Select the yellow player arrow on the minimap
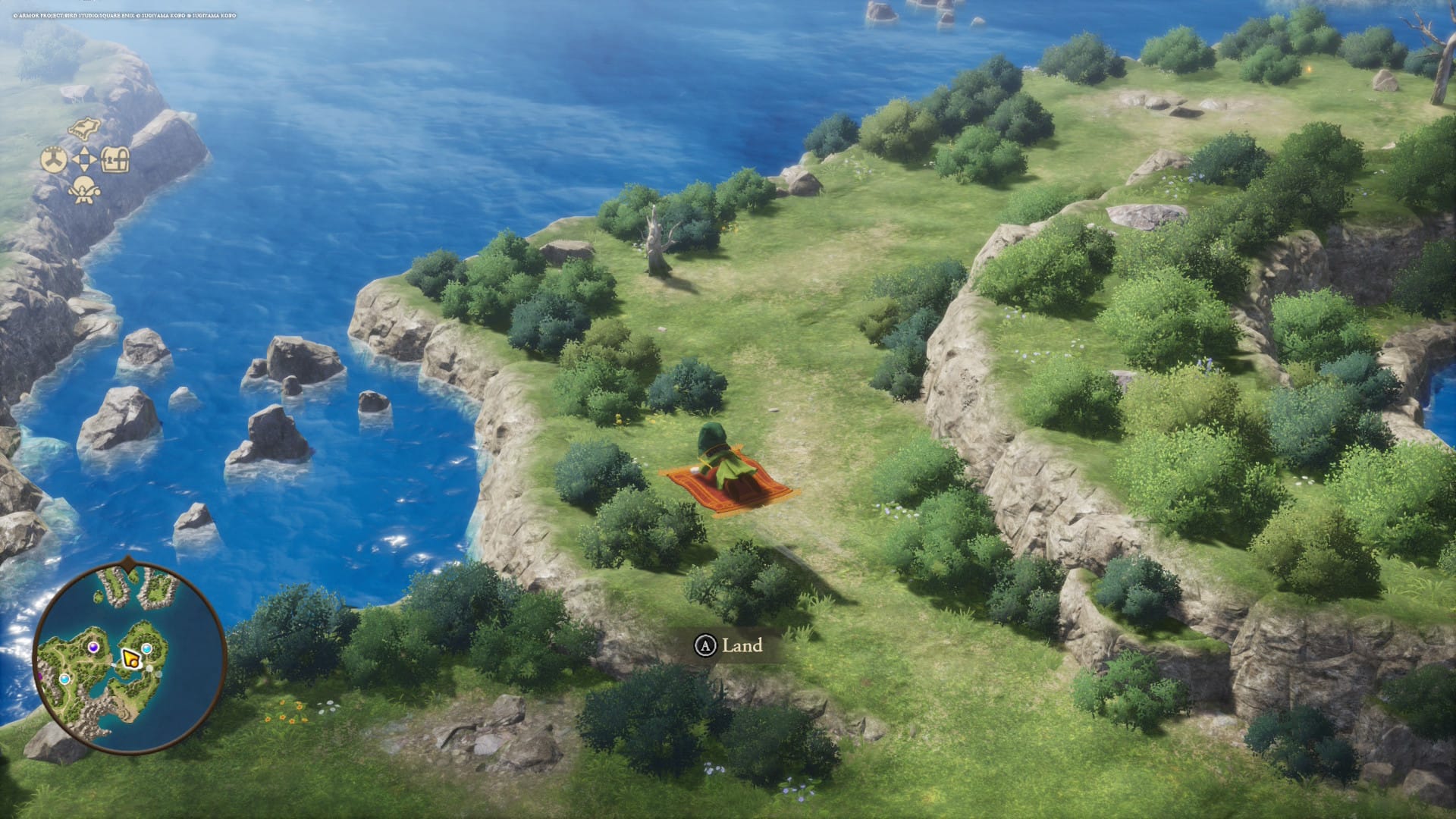Viewport: 1456px width, 819px height. [130, 659]
